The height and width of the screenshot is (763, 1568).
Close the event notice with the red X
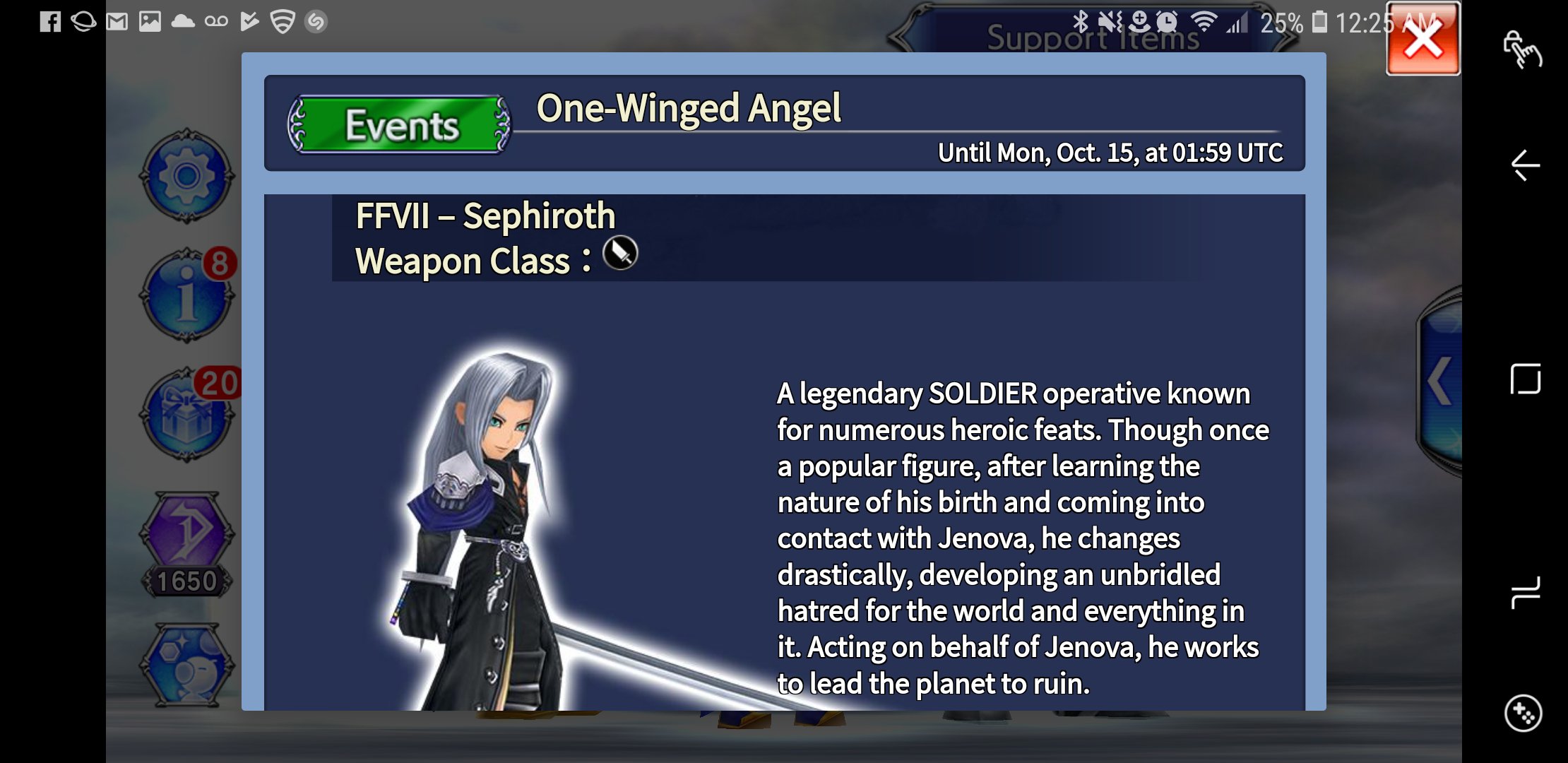(1423, 40)
